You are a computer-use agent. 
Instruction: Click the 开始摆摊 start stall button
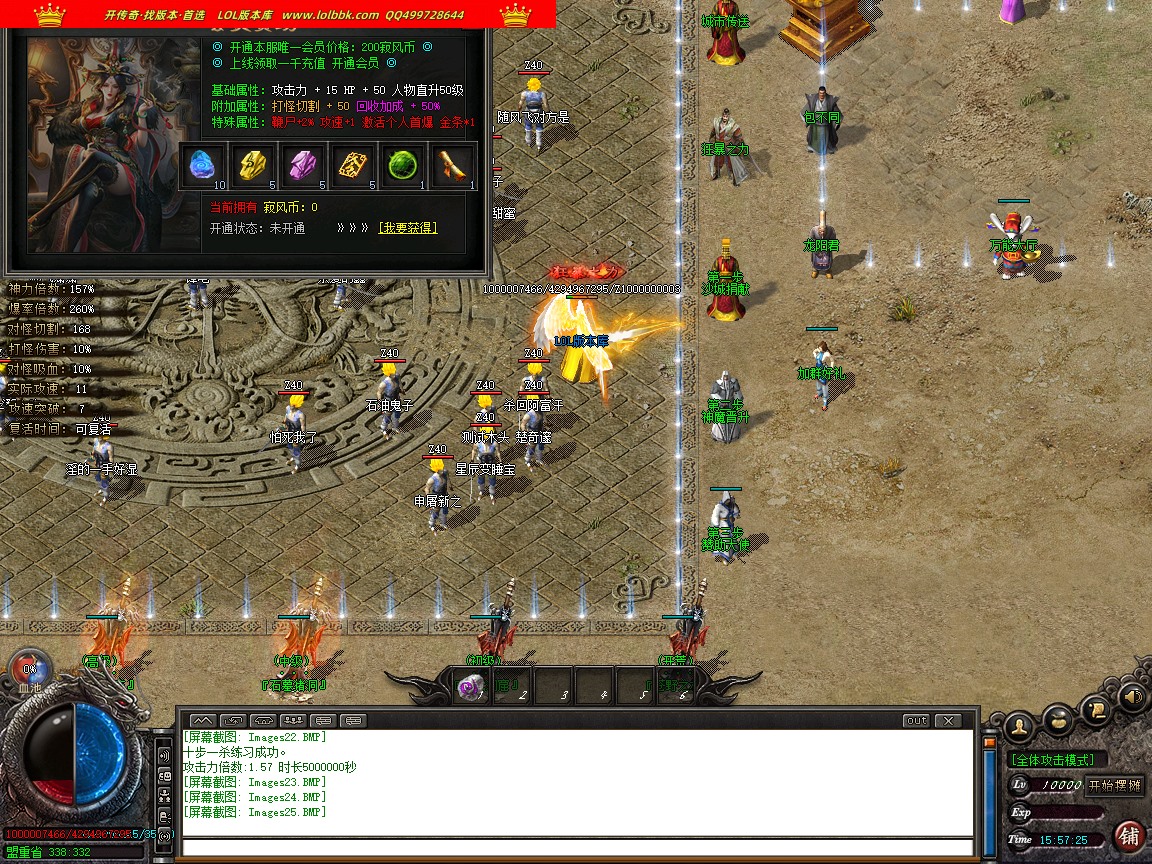(1115, 785)
